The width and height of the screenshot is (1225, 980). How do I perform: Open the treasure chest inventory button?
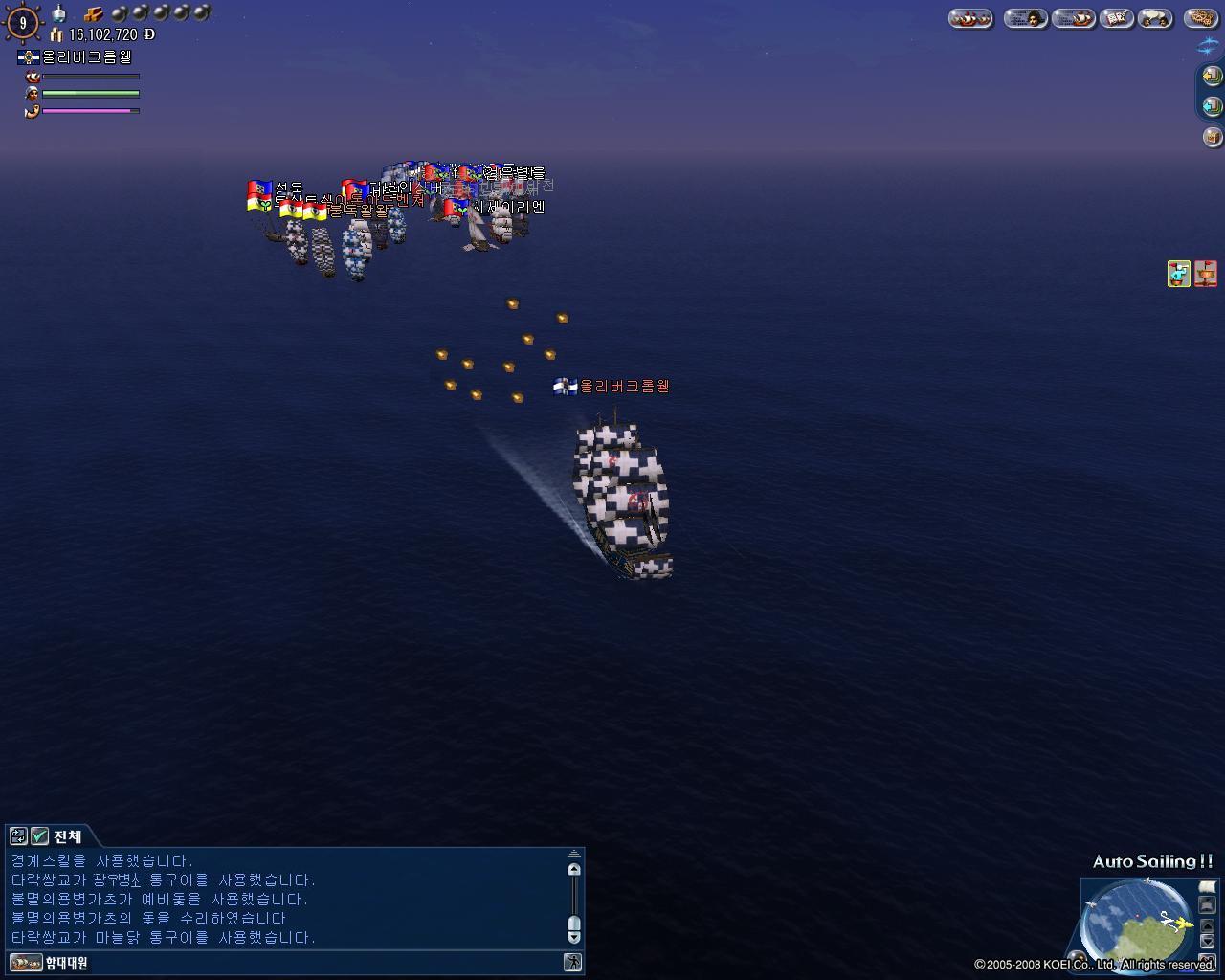pos(1212,137)
